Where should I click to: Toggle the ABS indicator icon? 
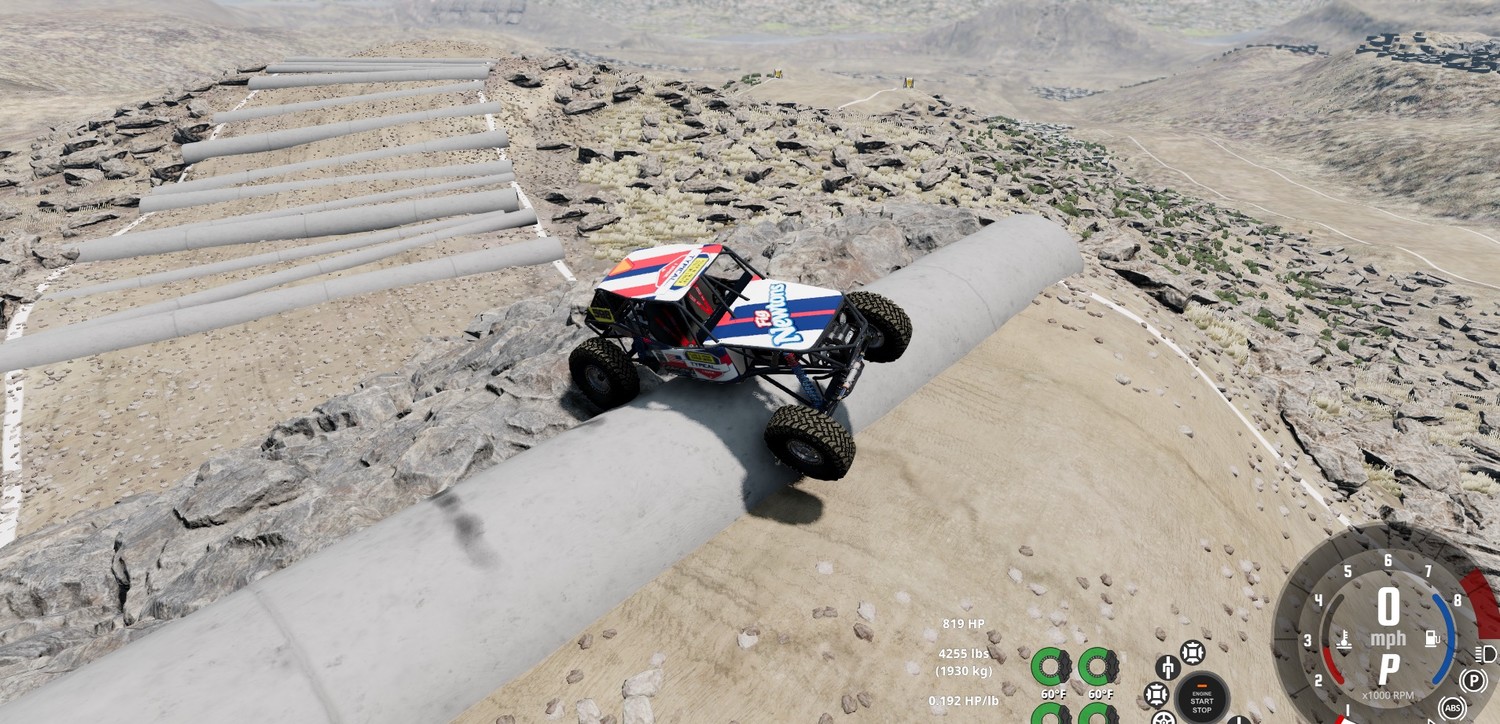pyautogui.click(x=1453, y=708)
